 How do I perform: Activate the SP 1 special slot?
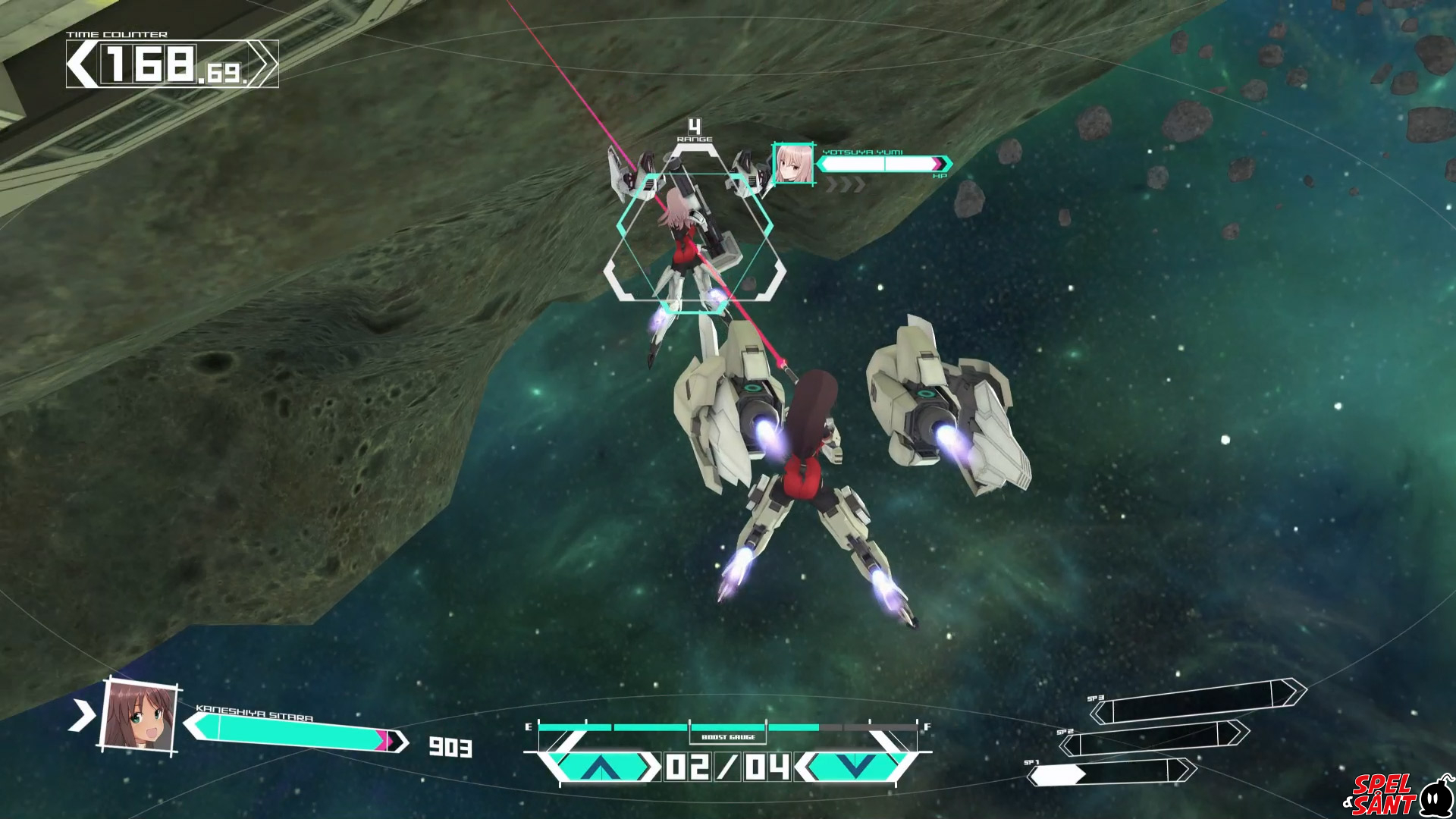point(1111,773)
